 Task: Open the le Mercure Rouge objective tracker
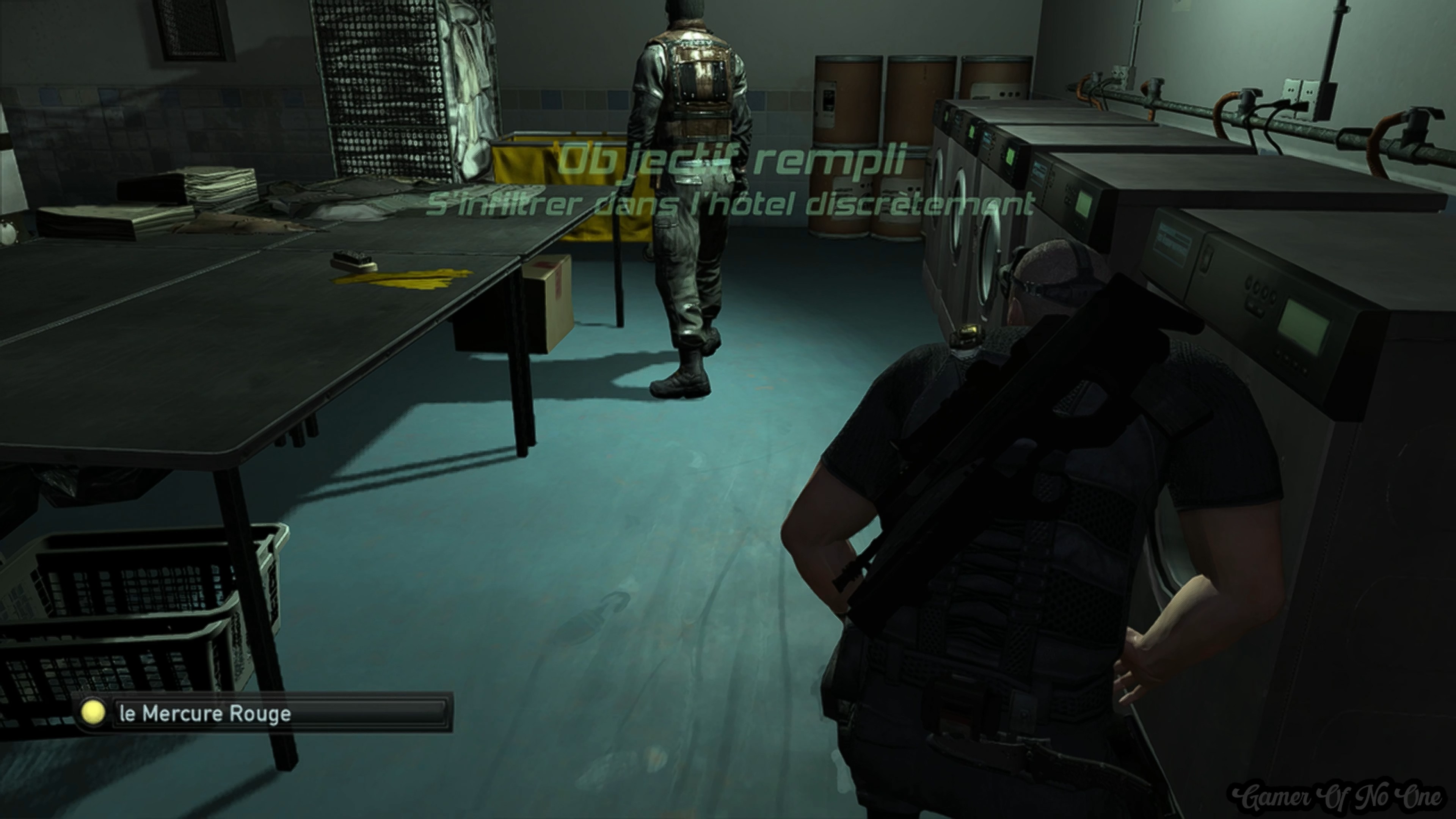[264, 713]
